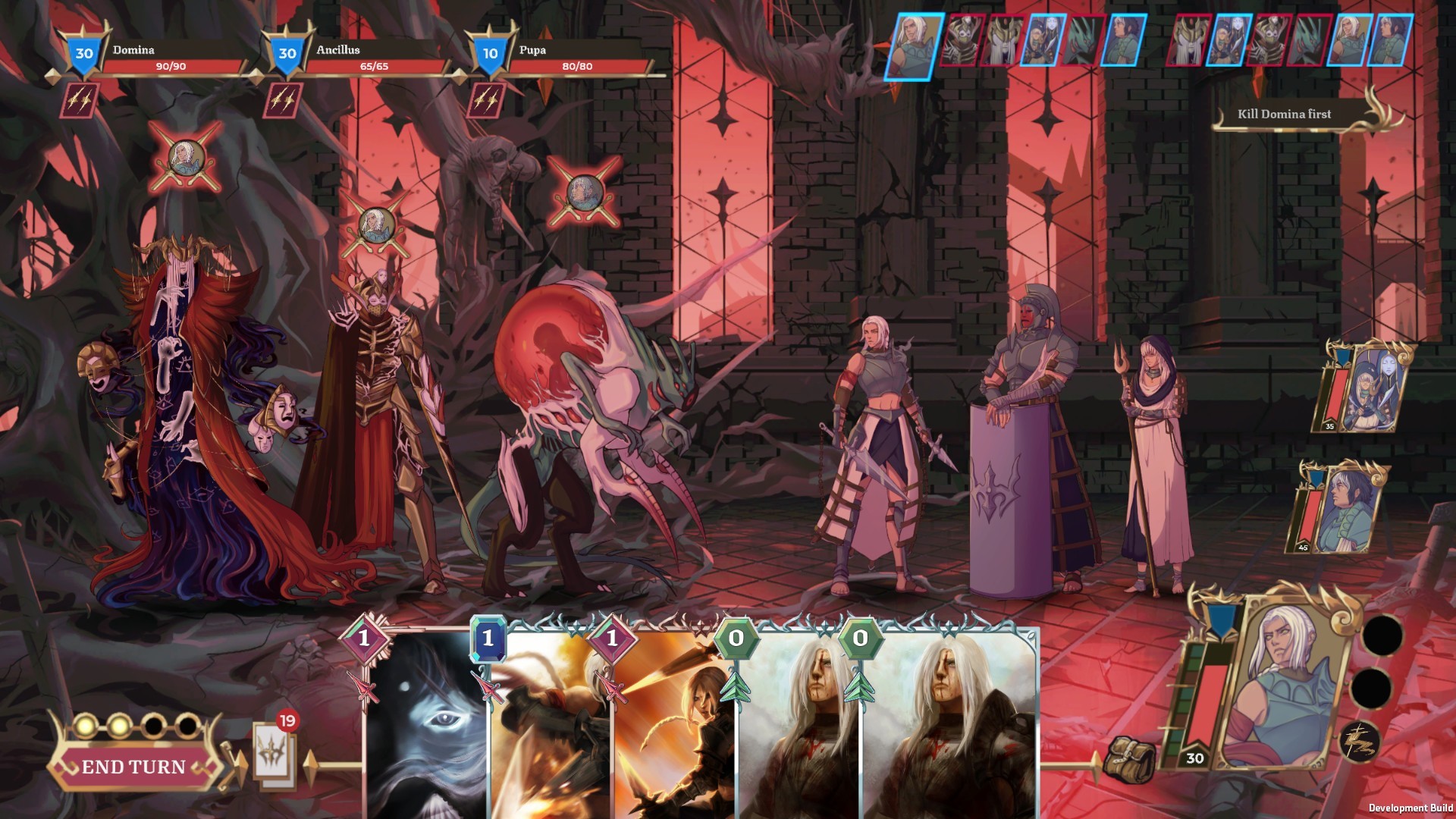End the current turn
The image size is (1456, 819).
tap(133, 767)
